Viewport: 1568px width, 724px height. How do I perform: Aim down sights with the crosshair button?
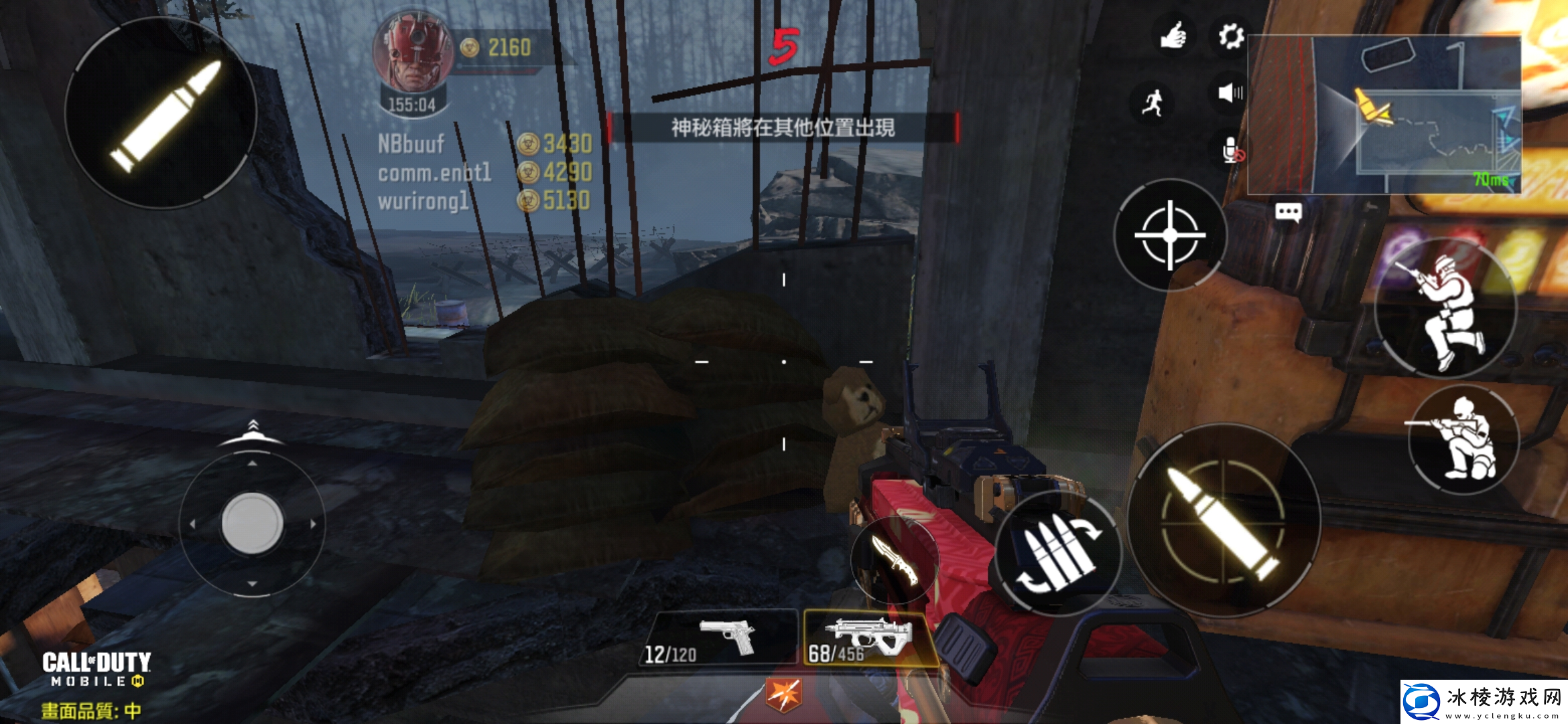click(x=1170, y=235)
